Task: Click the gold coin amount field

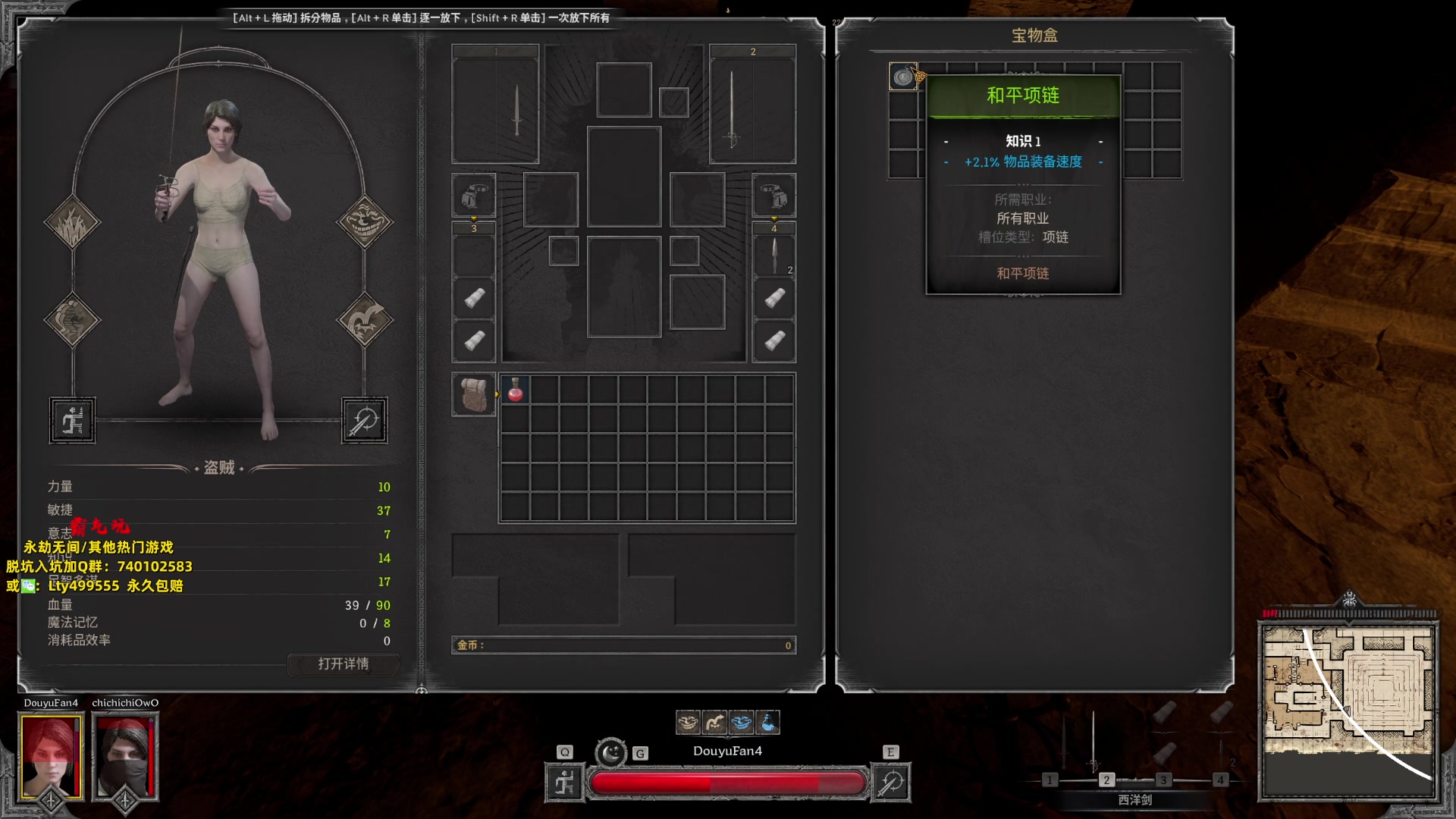Action: coord(623,645)
